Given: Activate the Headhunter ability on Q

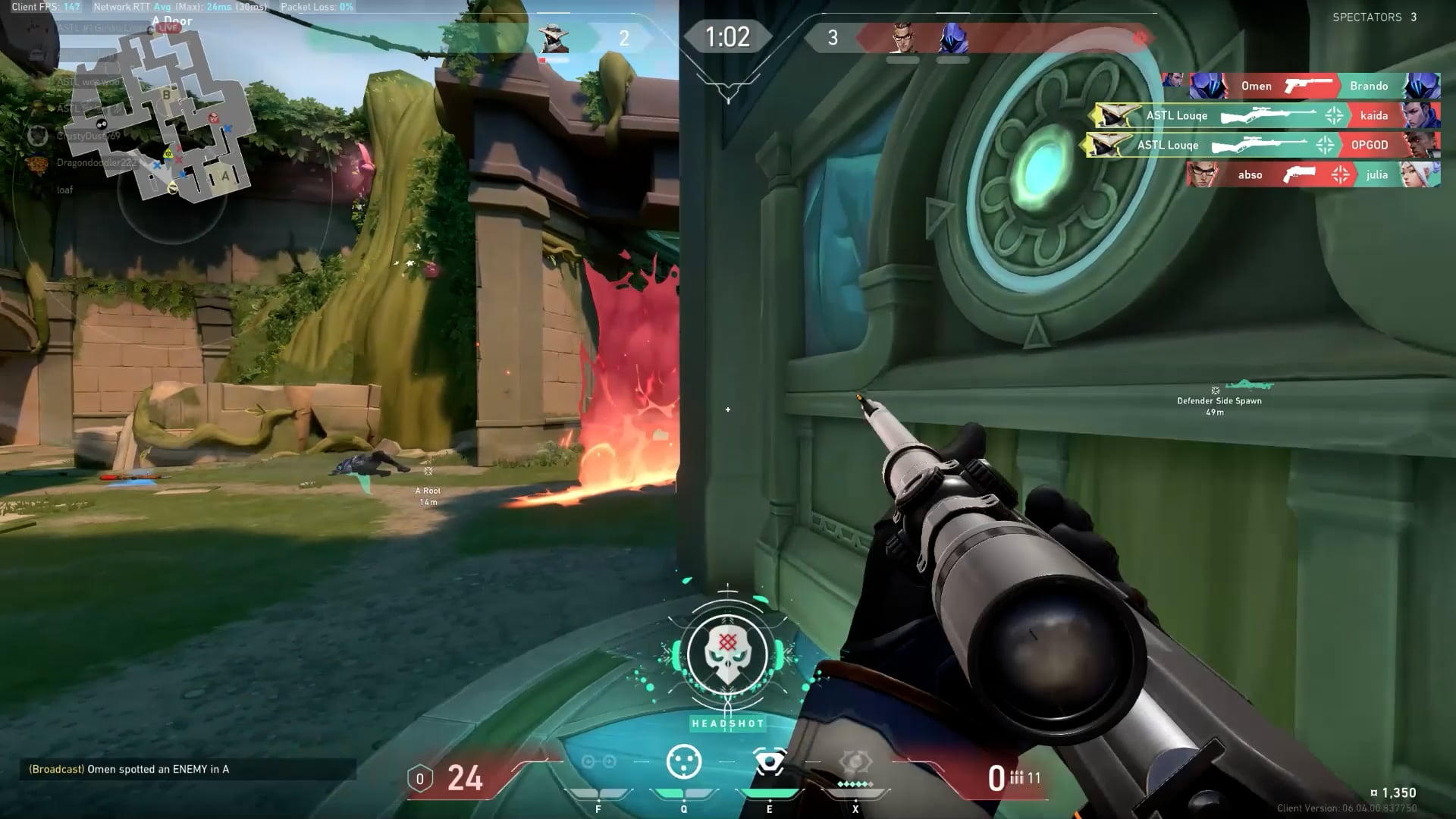Looking at the screenshot, I should point(683,762).
